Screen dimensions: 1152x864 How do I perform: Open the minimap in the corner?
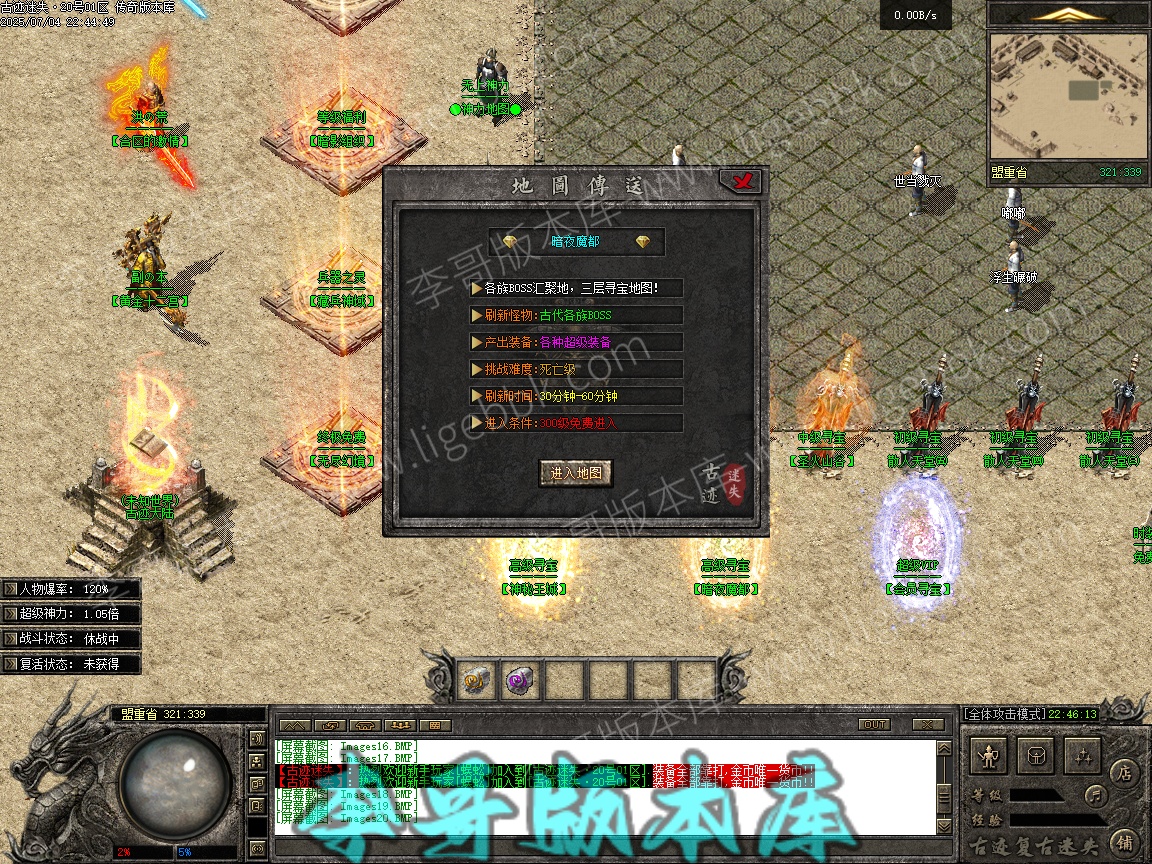pyautogui.click(x=1067, y=95)
